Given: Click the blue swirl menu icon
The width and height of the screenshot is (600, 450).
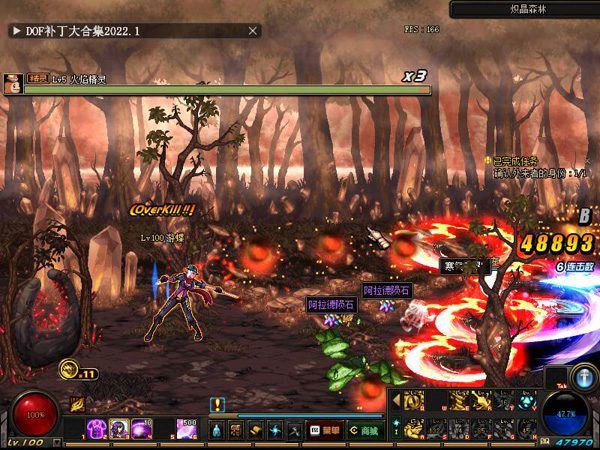Looking at the screenshot, I should 275,430.
